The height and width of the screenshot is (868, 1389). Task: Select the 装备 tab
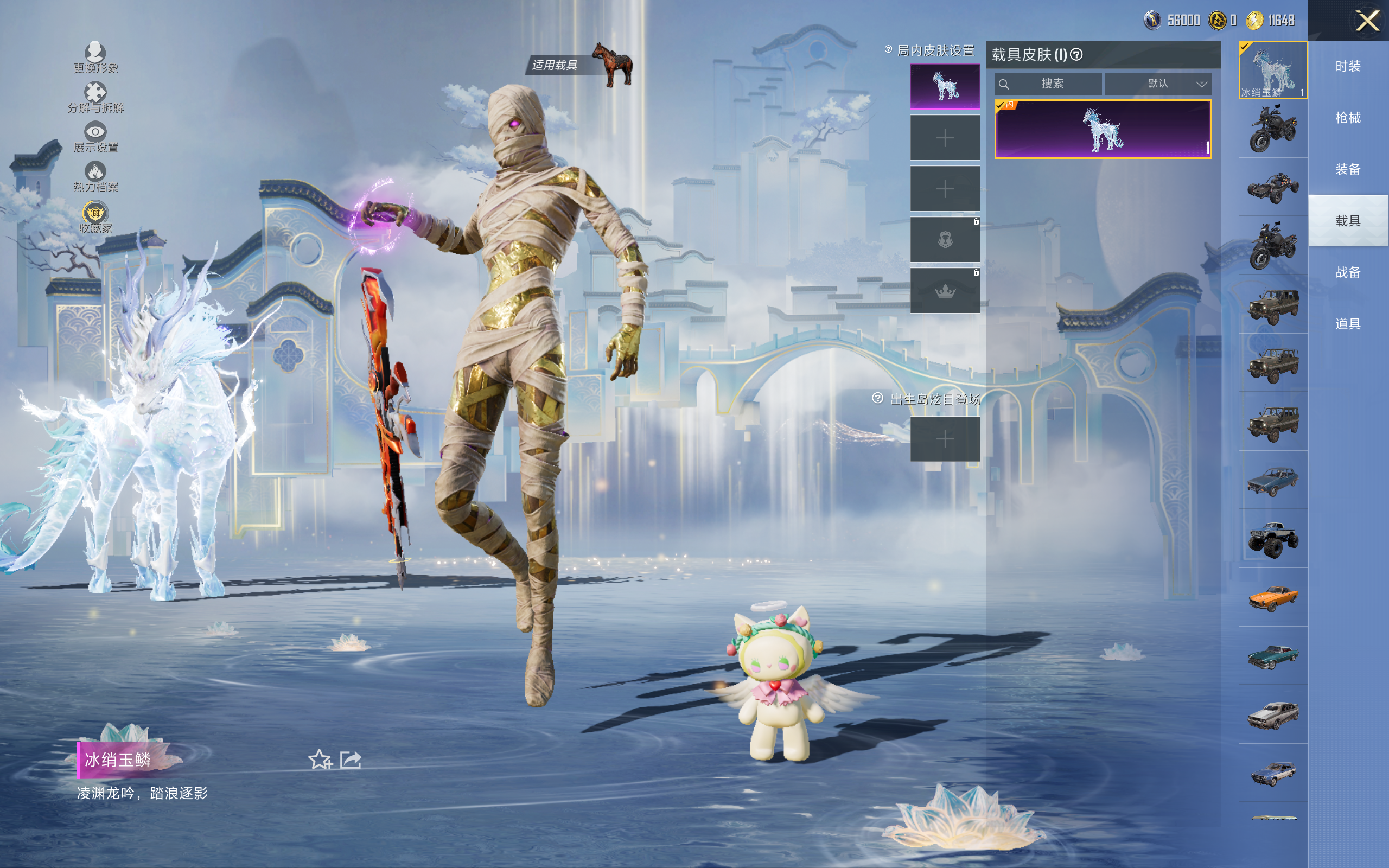[1348, 169]
